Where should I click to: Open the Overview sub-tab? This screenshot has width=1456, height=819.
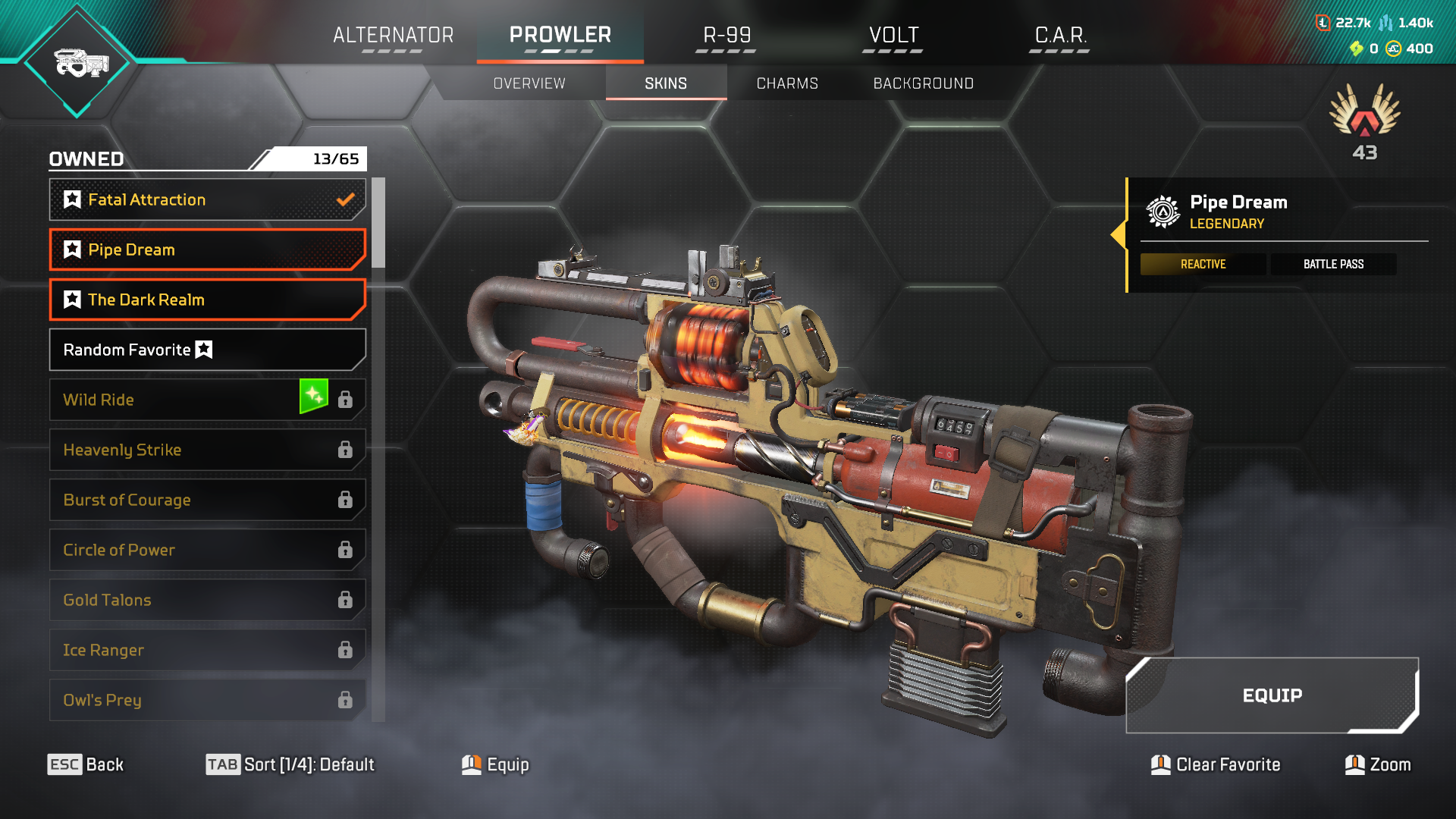tap(529, 83)
